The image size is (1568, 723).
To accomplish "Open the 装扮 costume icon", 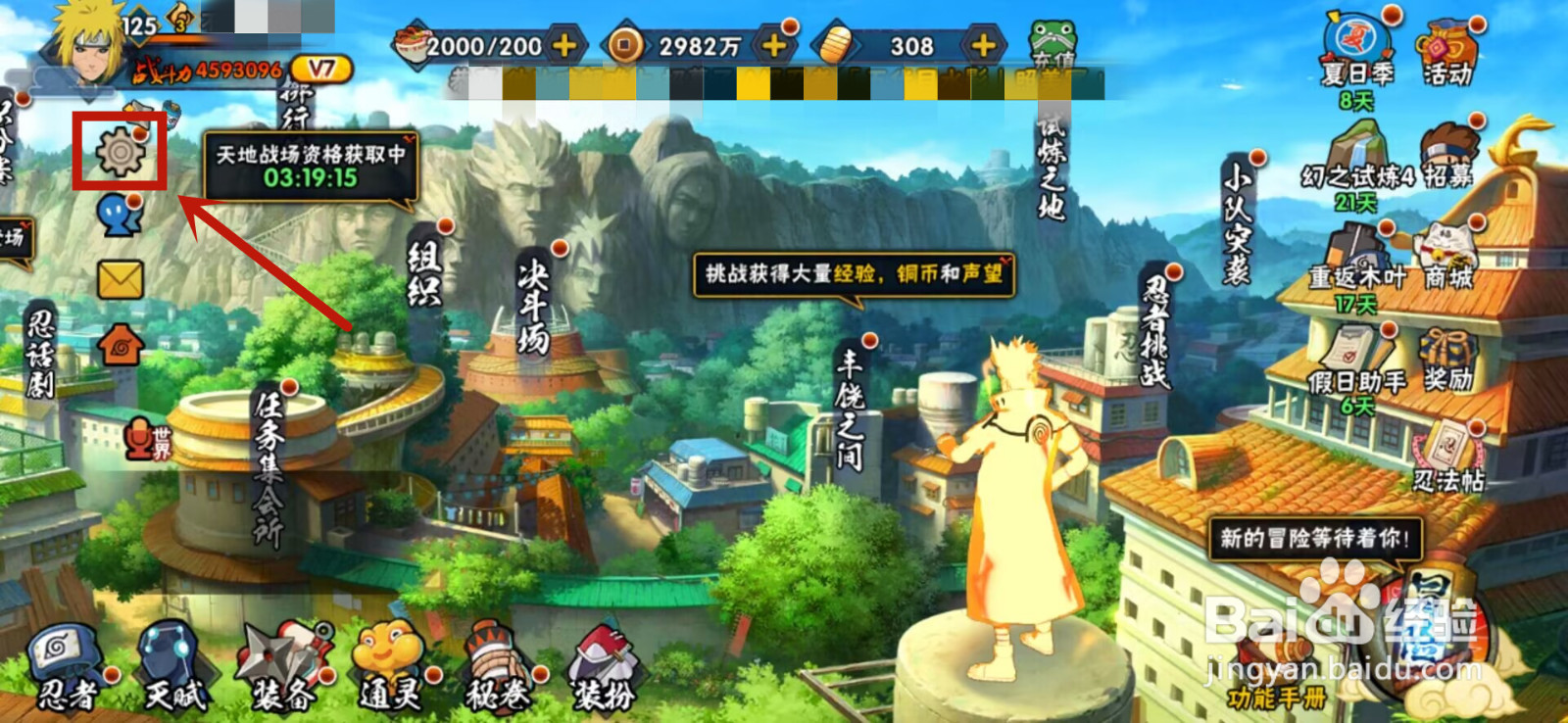I will pyautogui.click(x=603, y=656).
